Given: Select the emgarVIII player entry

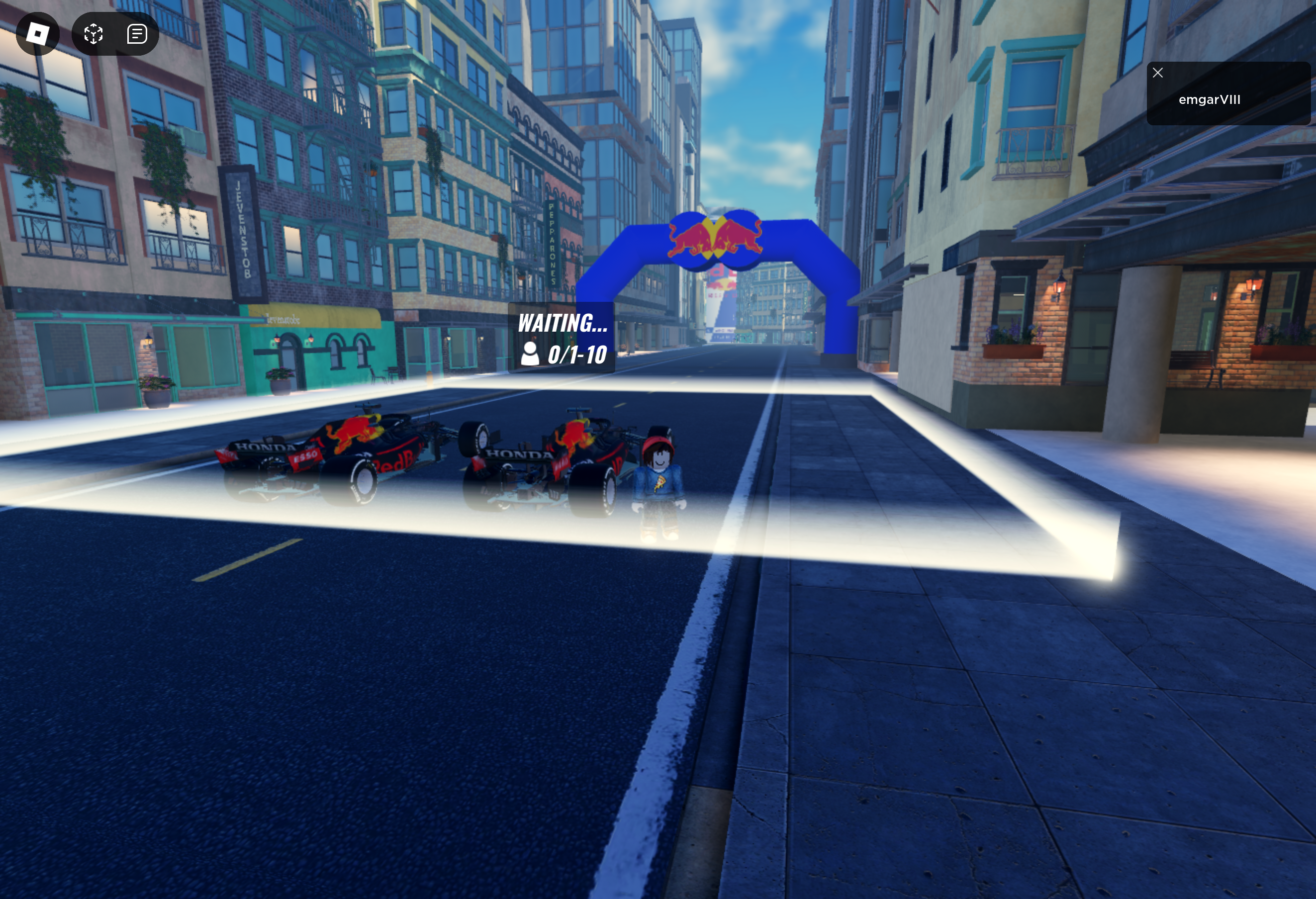Looking at the screenshot, I should tap(1210, 100).
